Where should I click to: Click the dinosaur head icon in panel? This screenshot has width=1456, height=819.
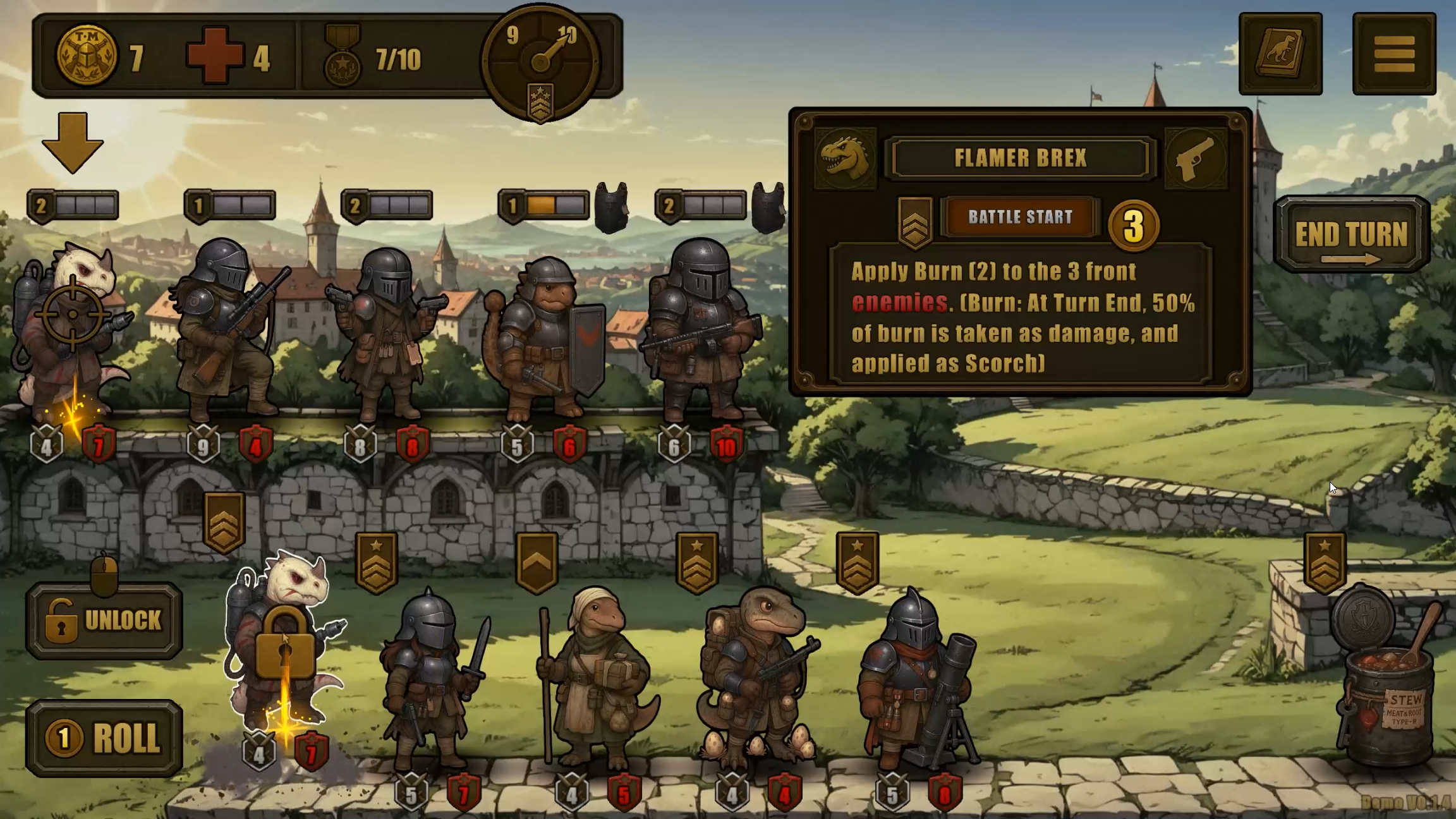tap(845, 159)
